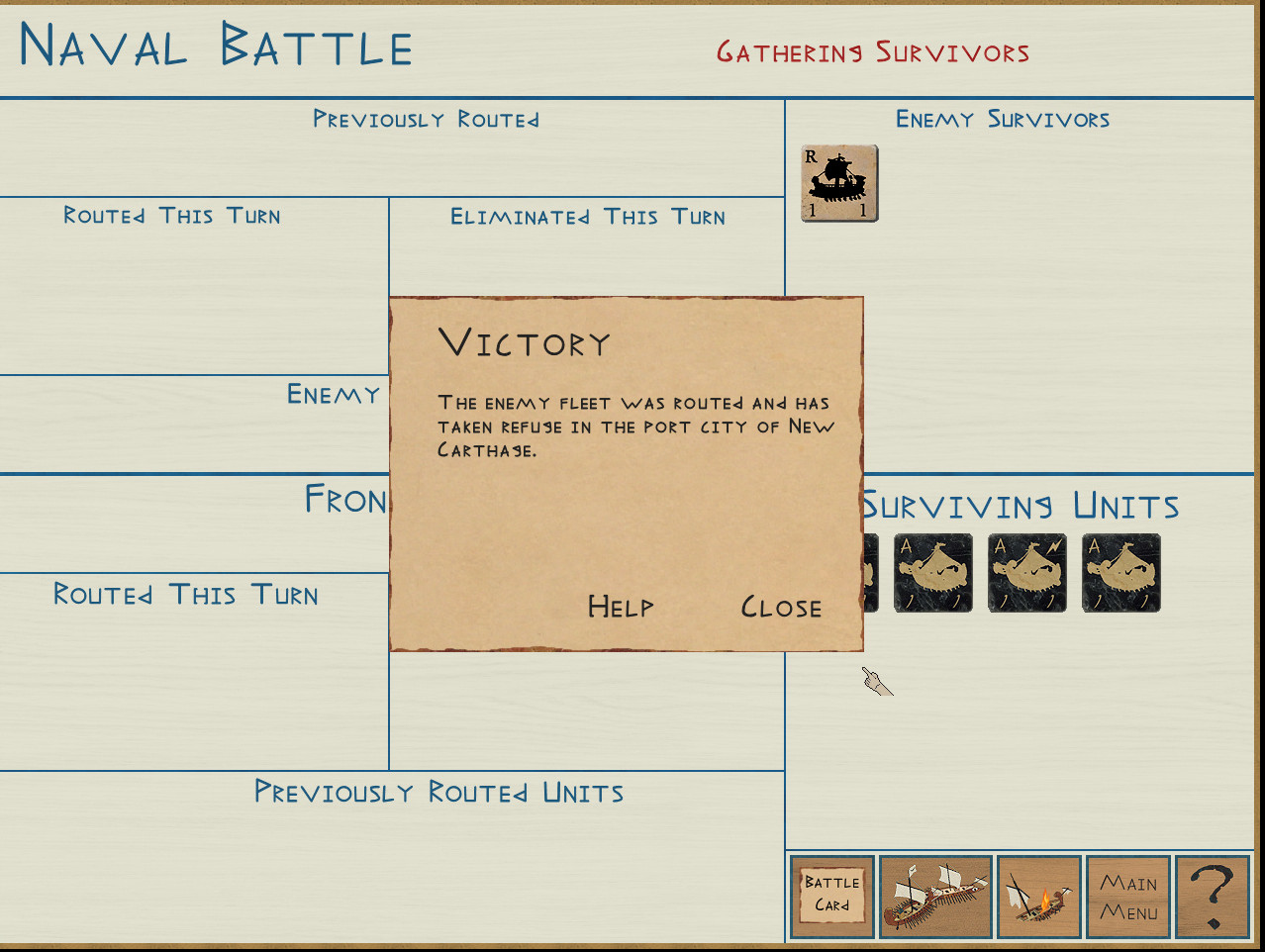This screenshot has width=1265, height=952.
Task: Open the Battle Card
Action: pyautogui.click(x=832, y=897)
